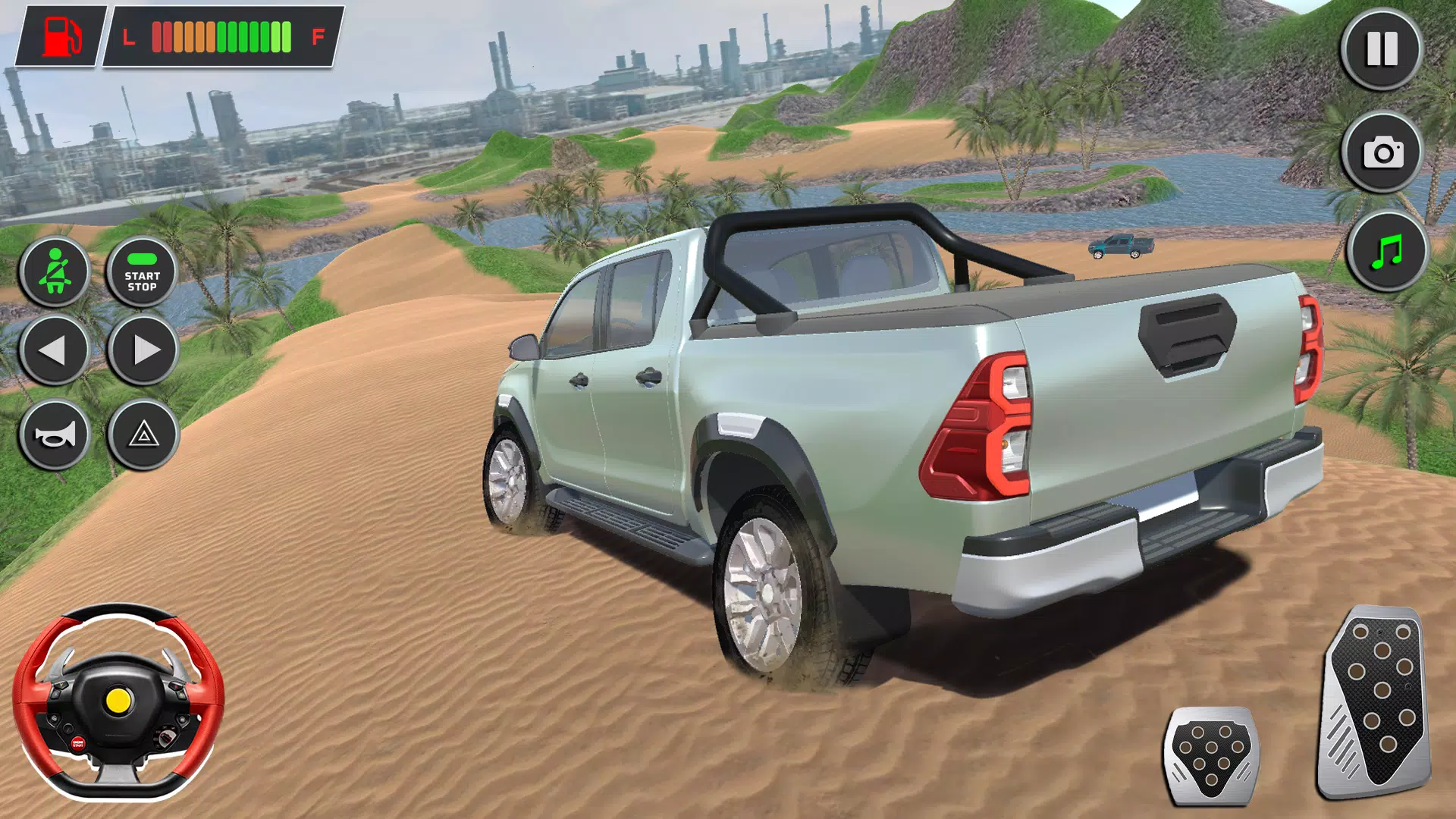Image resolution: width=1456 pixels, height=819 pixels.
Task: Tap the left steering arrow
Action: click(x=56, y=351)
